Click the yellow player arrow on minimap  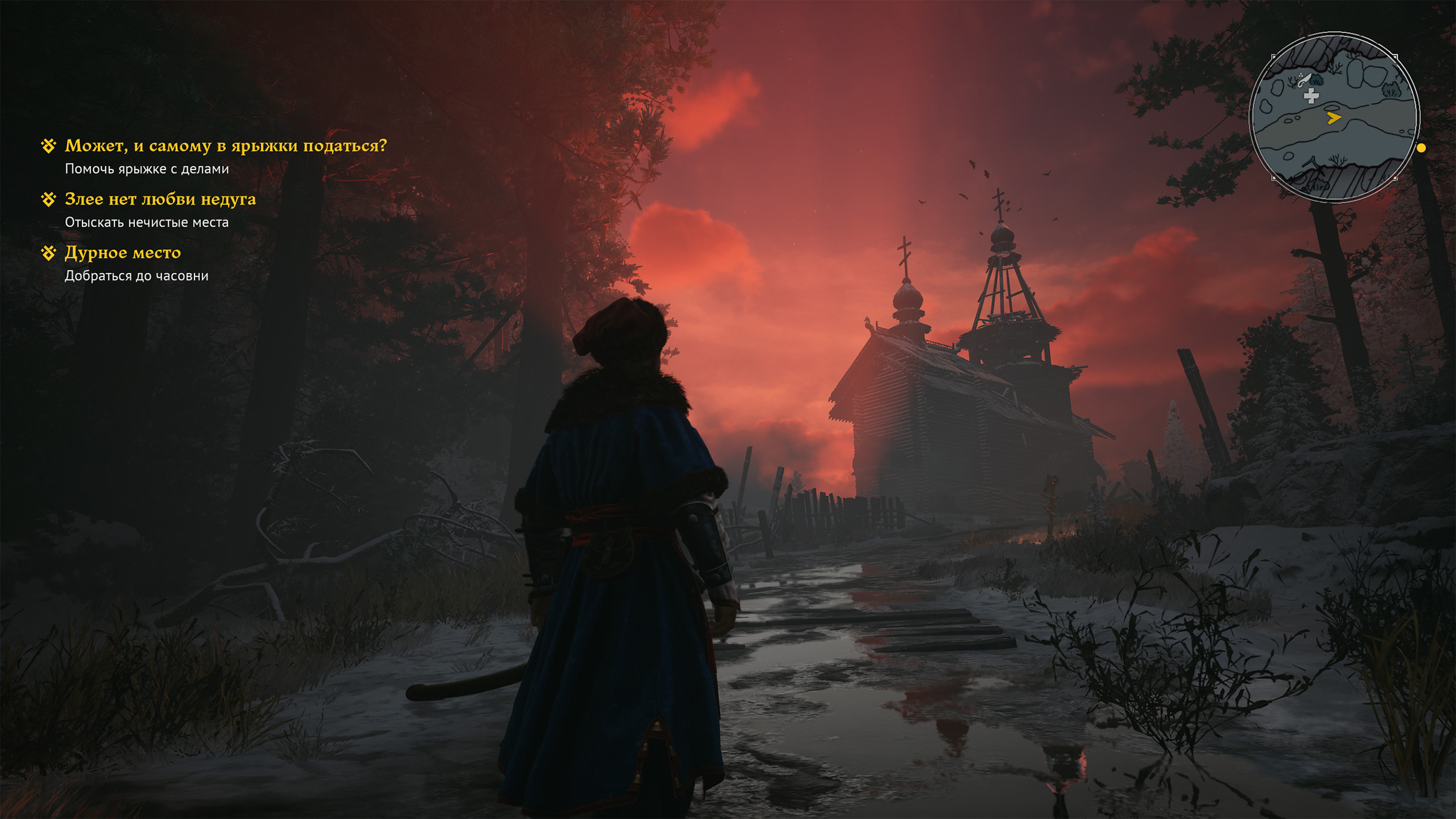[1334, 118]
